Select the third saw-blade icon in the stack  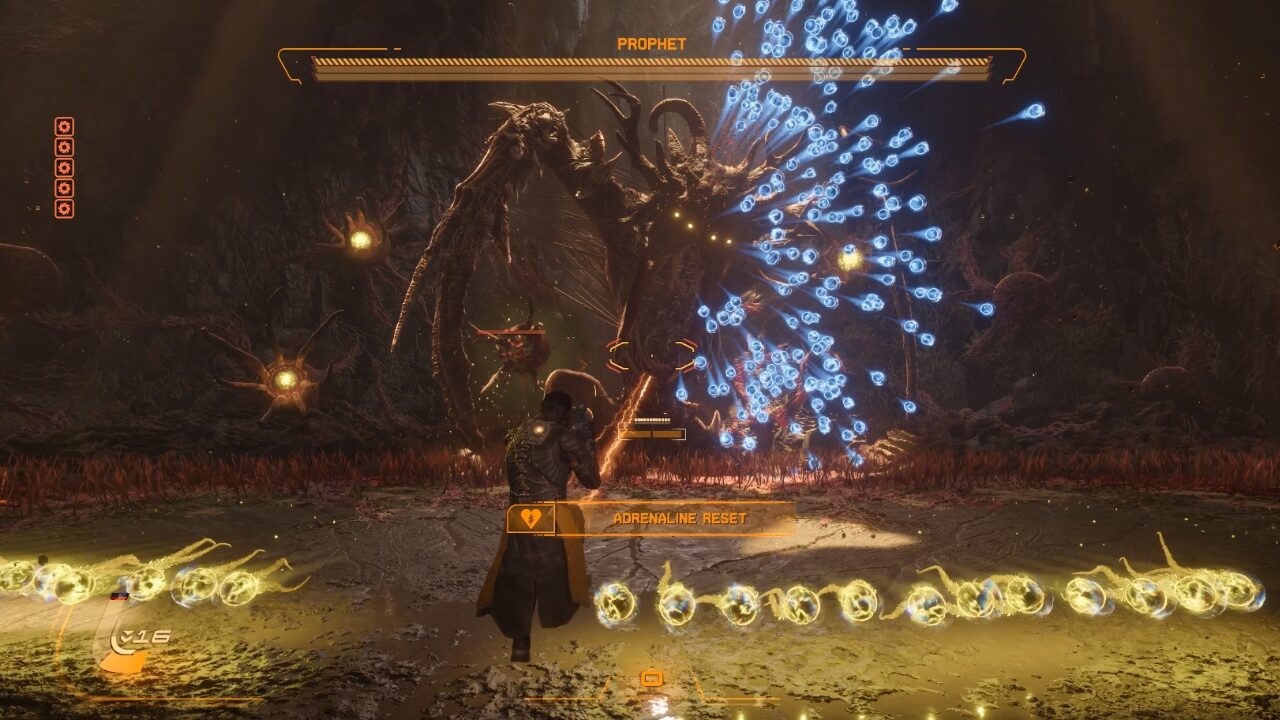pyautogui.click(x=64, y=168)
